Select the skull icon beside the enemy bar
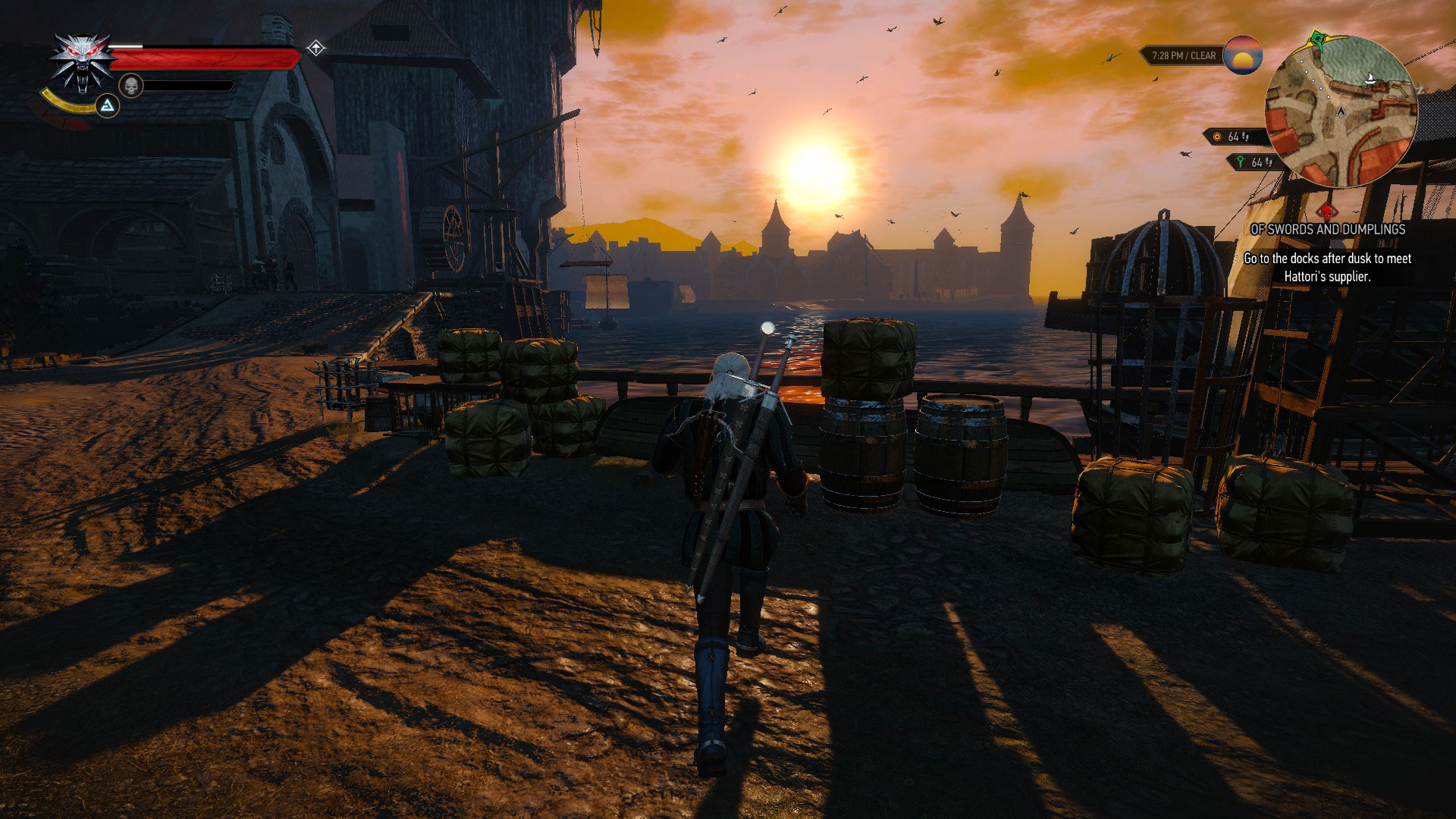The image size is (1456, 819). [x=131, y=86]
